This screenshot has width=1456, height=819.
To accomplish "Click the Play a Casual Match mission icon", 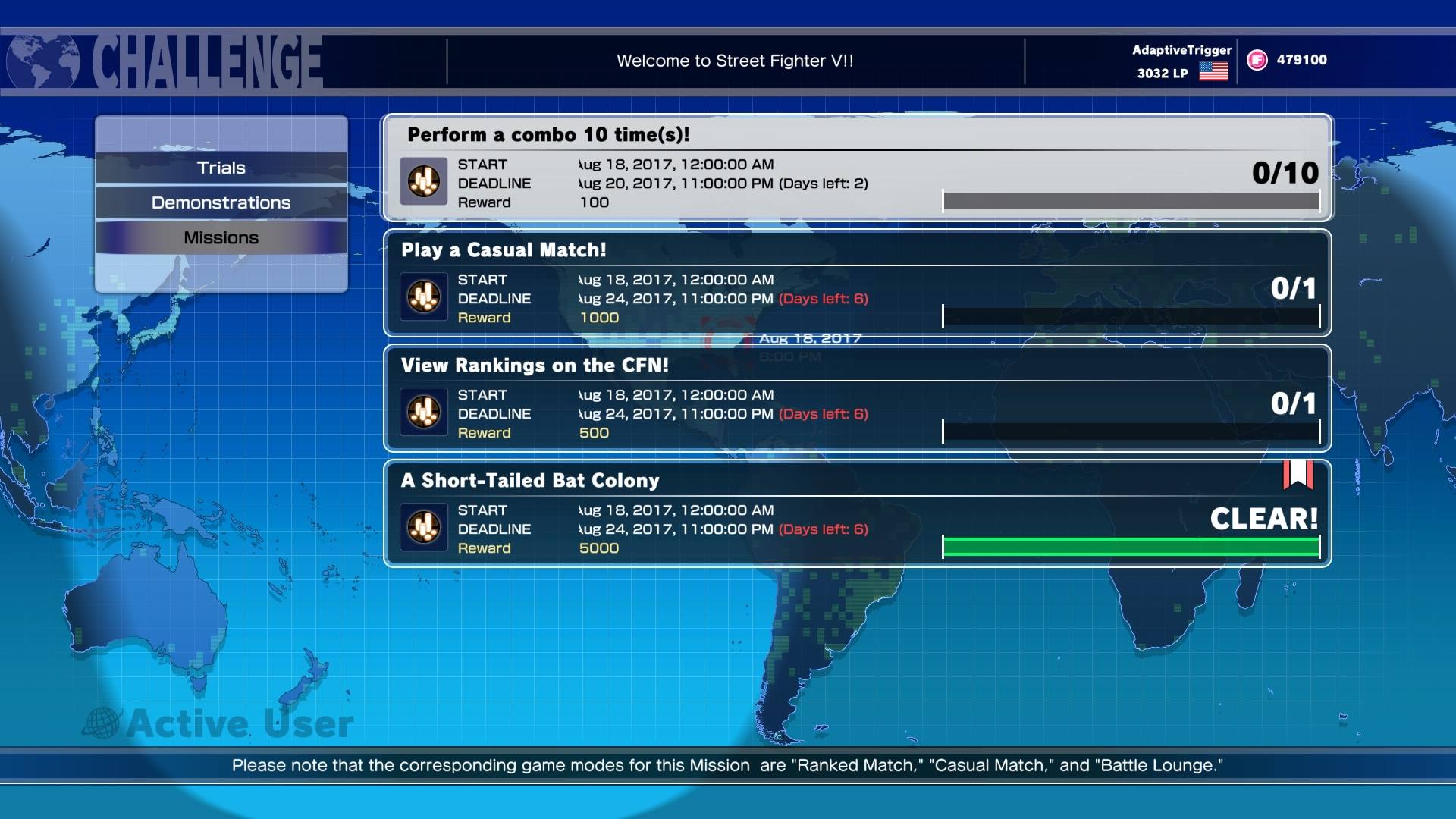I will pos(424,297).
